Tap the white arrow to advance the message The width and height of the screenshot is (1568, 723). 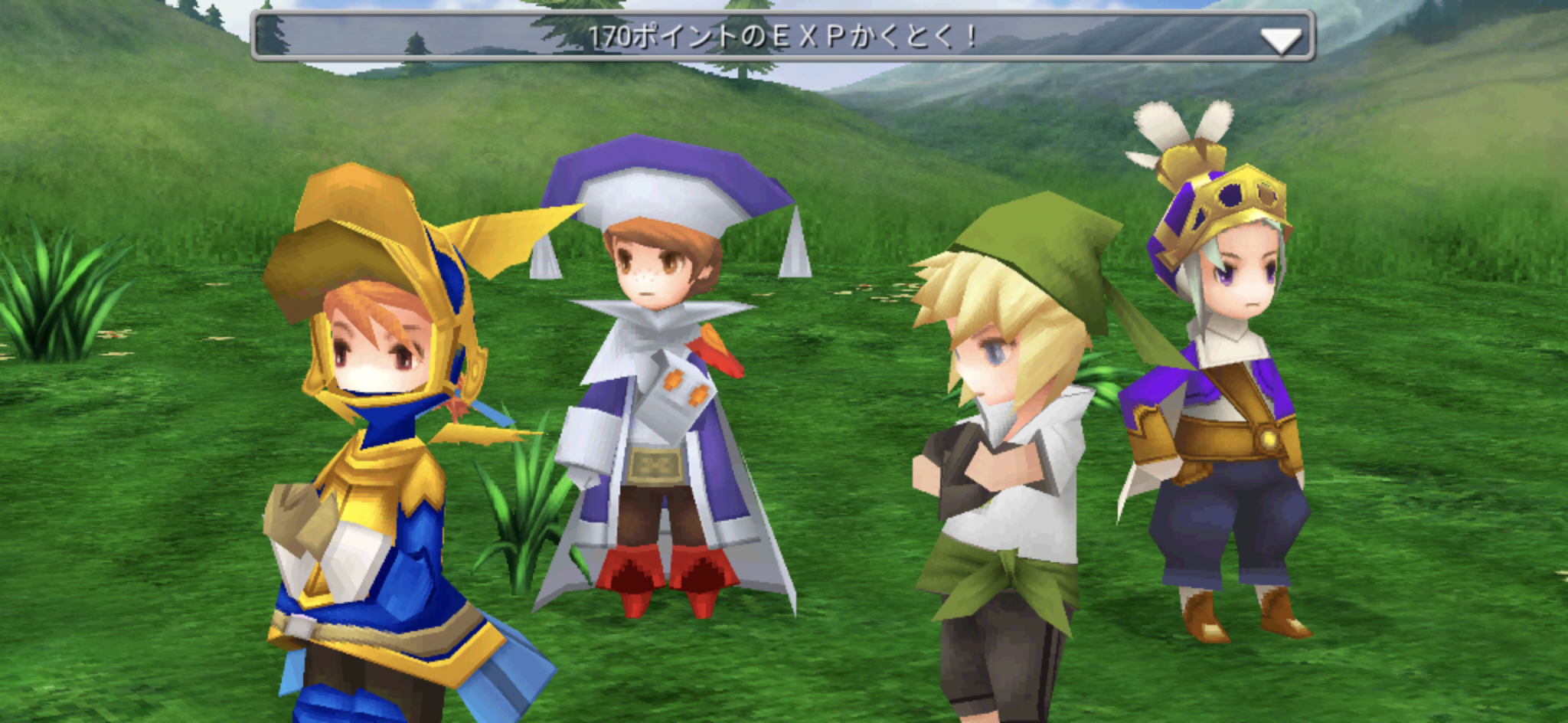tap(1280, 40)
